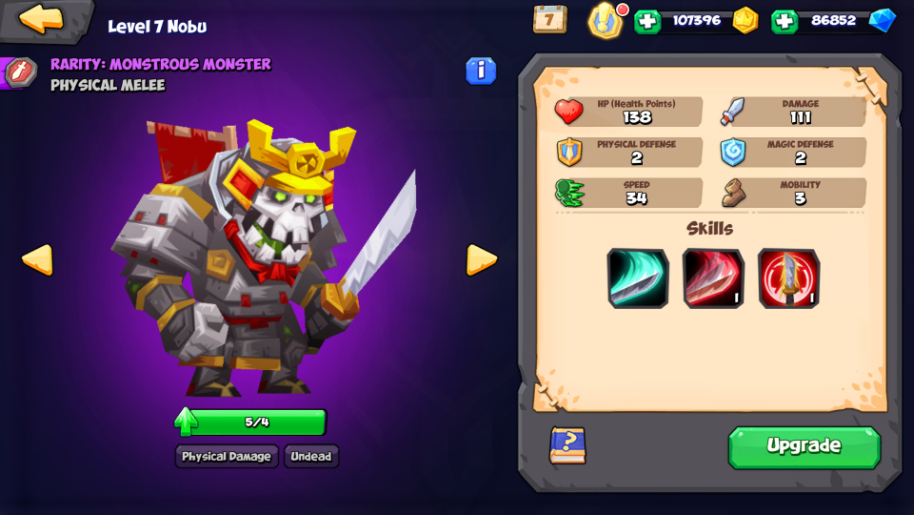
Task: Open the golden badge with red notification
Action: [605, 20]
